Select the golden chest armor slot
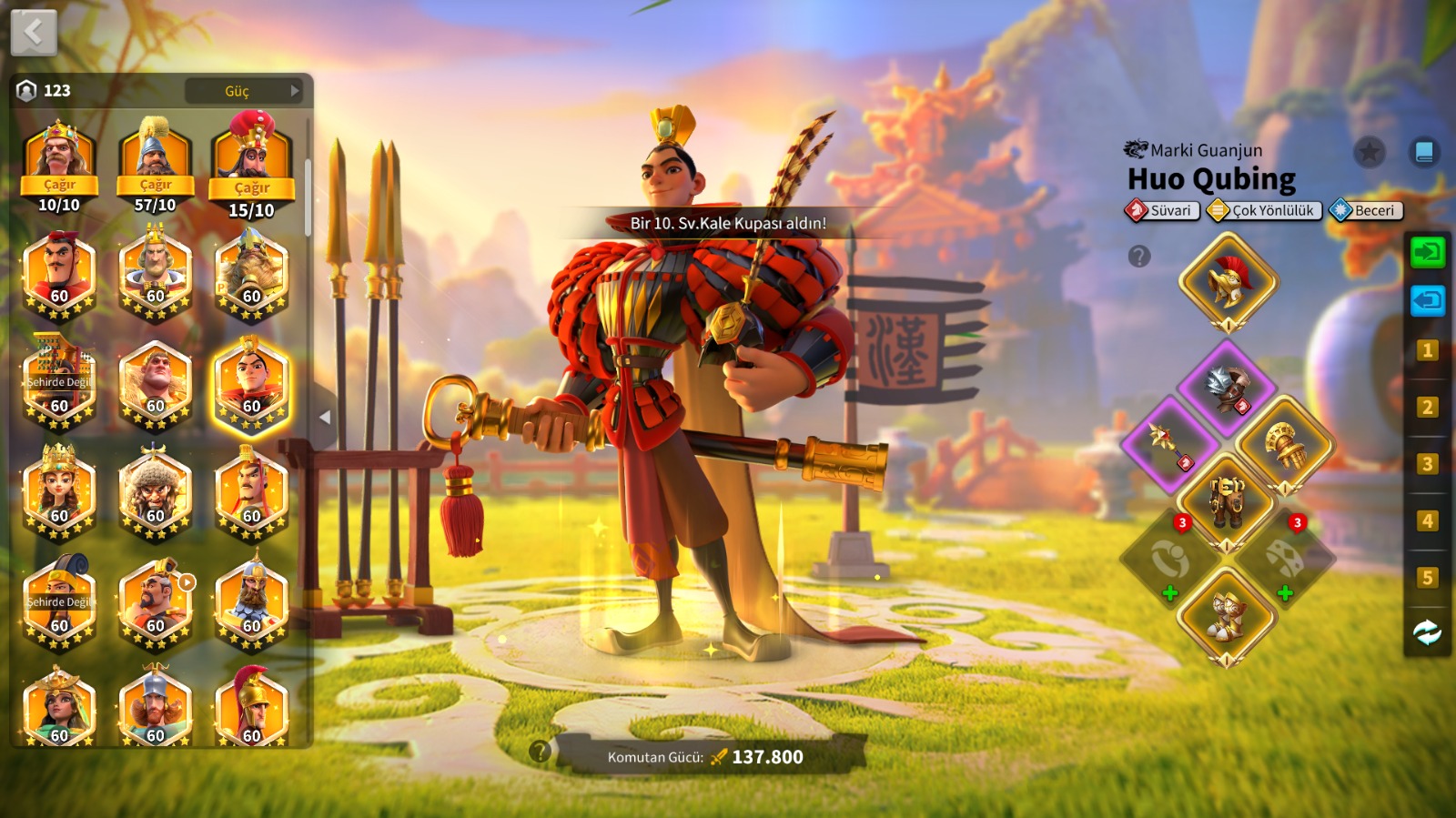 (1226, 500)
